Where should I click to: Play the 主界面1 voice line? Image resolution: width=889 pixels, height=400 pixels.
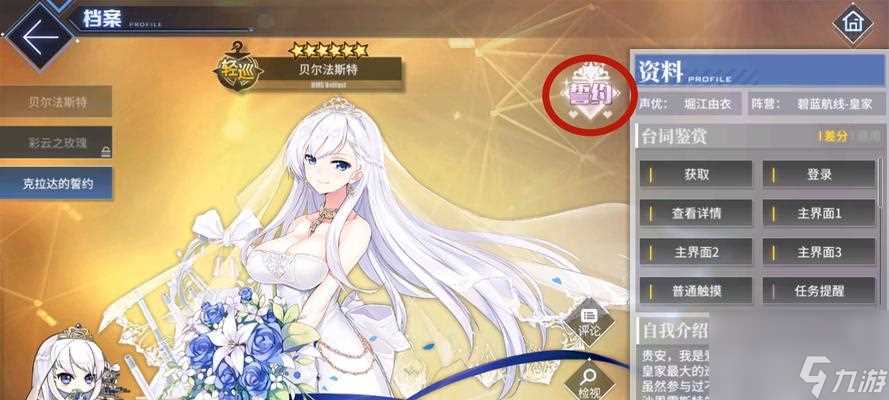coord(819,212)
